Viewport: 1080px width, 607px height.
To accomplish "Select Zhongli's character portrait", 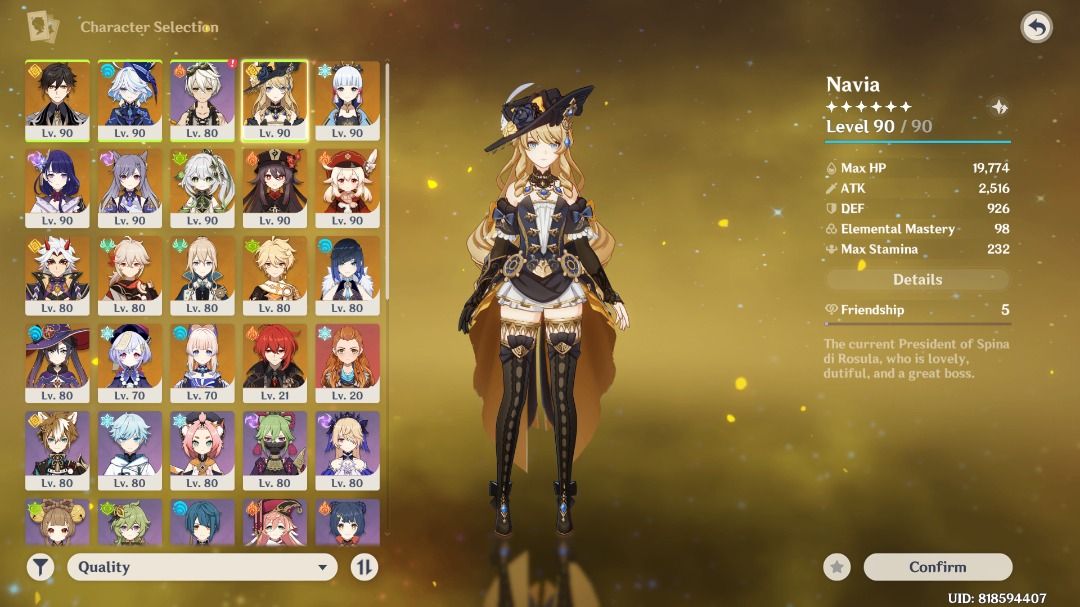I will (57, 100).
